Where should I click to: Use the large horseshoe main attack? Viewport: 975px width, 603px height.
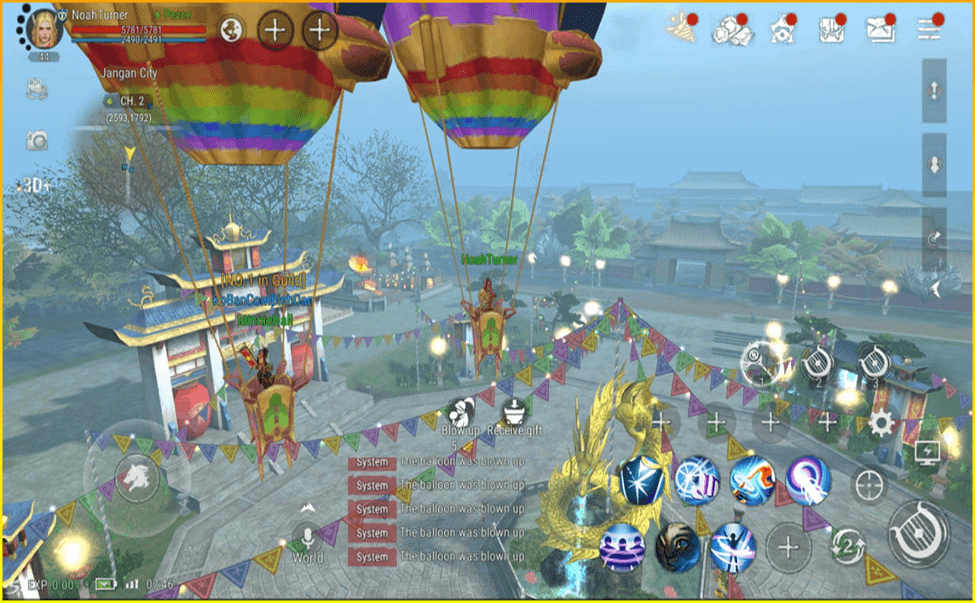[x=919, y=532]
